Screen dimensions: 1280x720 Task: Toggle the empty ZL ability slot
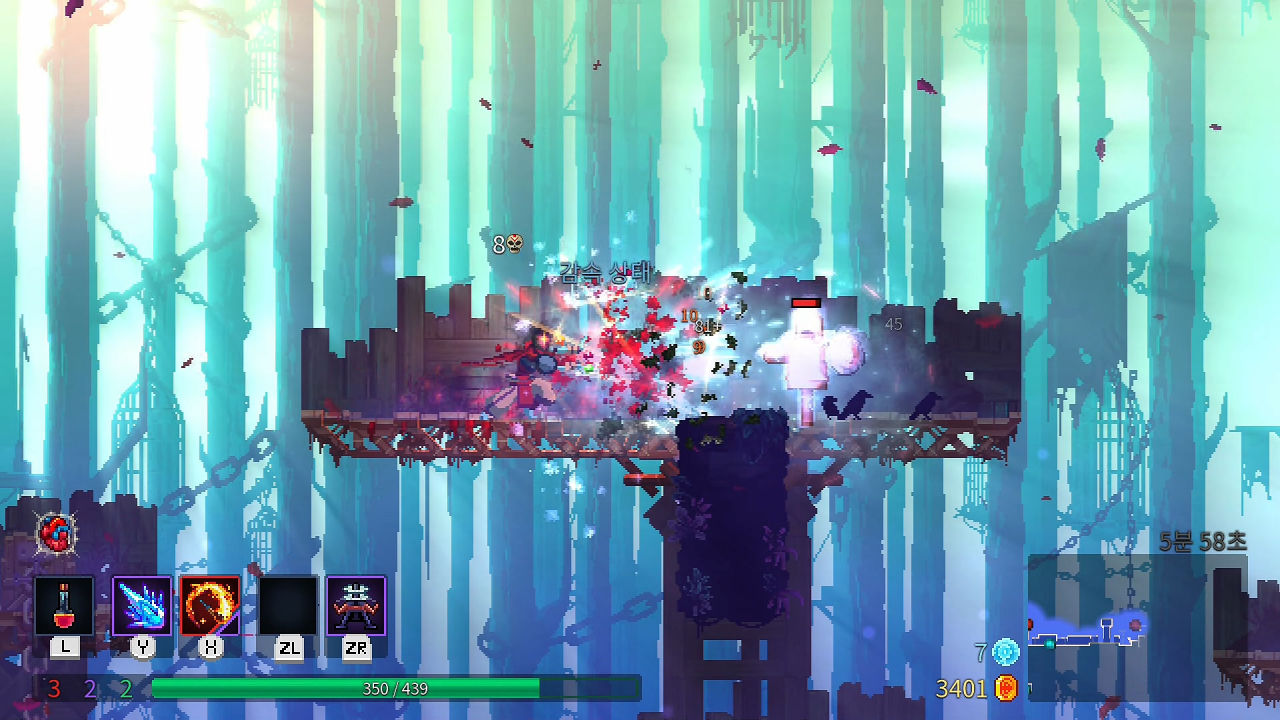tap(287, 605)
